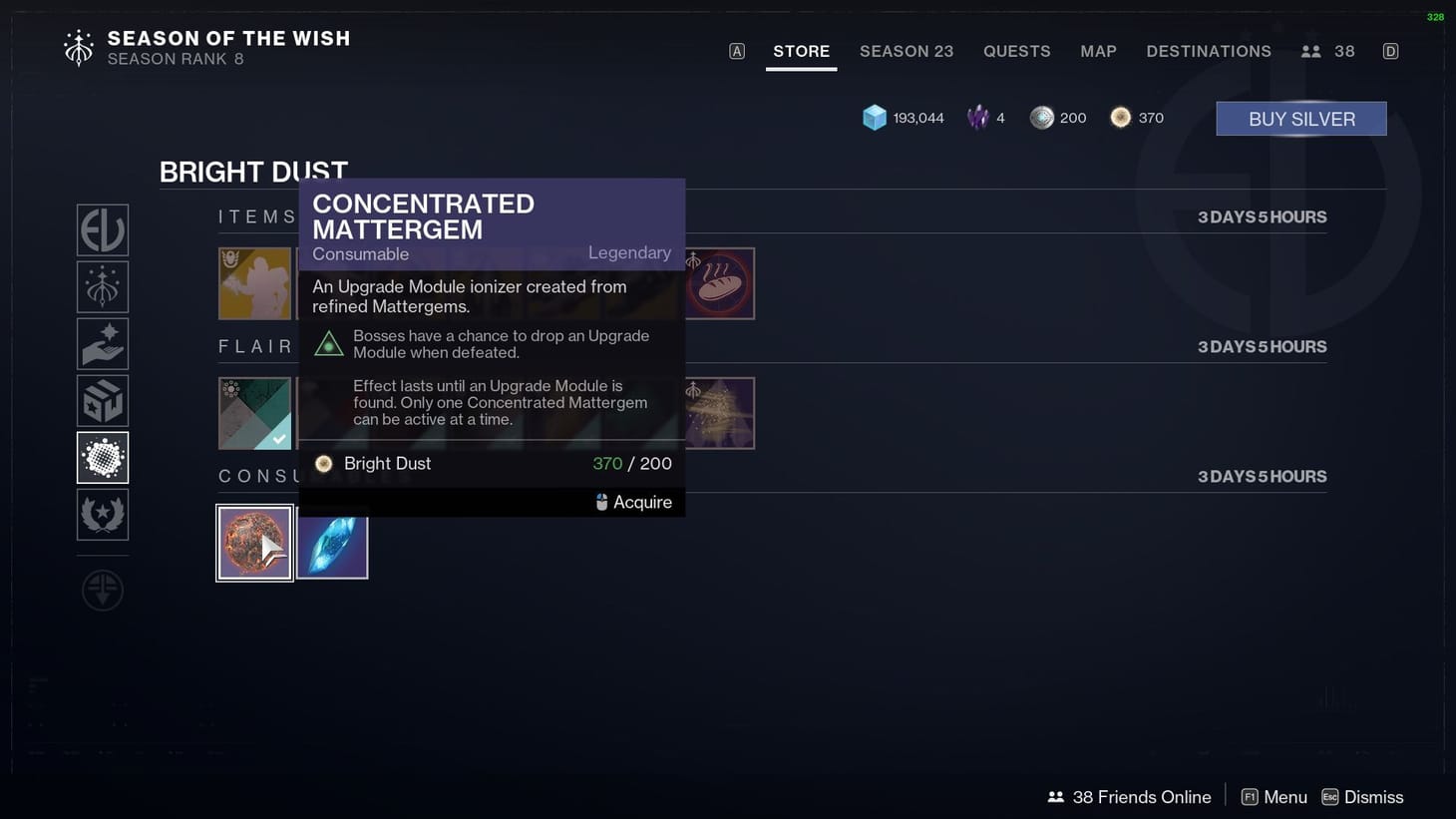Image resolution: width=1456 pixels, height=819 pixels.
Task: Click the purple Legendary Shards currency icon
Action: pos(978,117)
